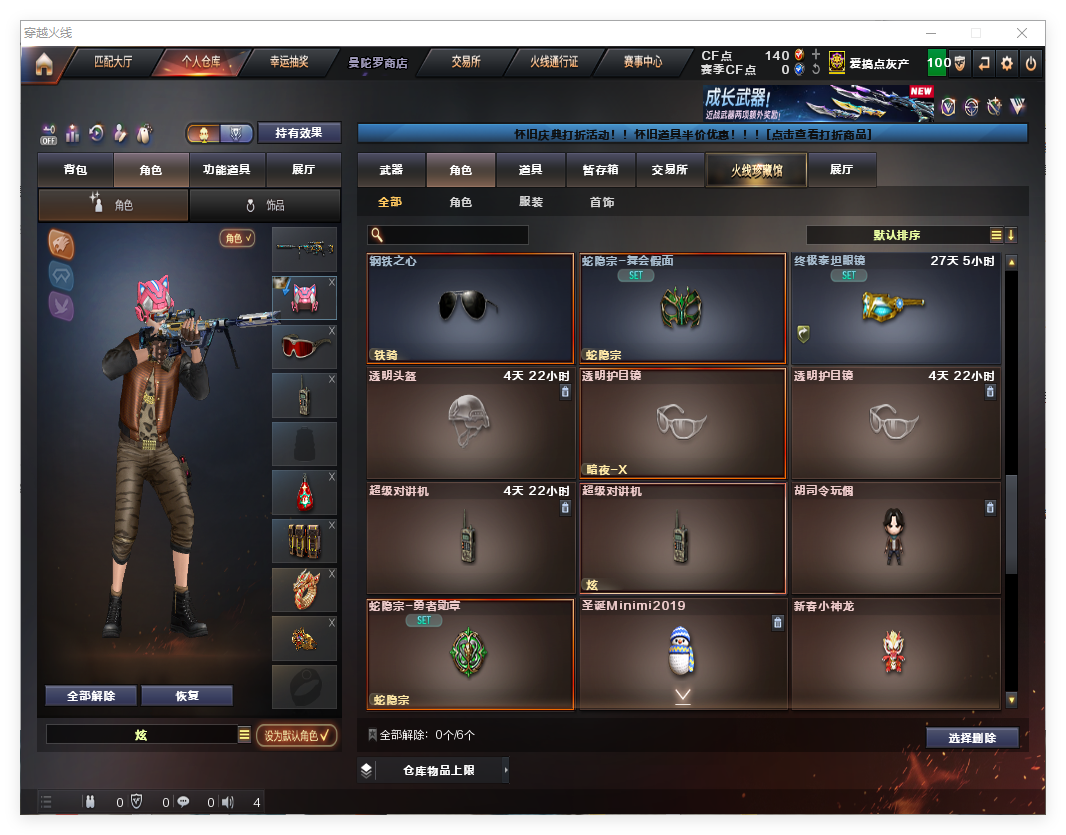
Task: Go to the home lobby icon
Action: click(x=44, y=65)
